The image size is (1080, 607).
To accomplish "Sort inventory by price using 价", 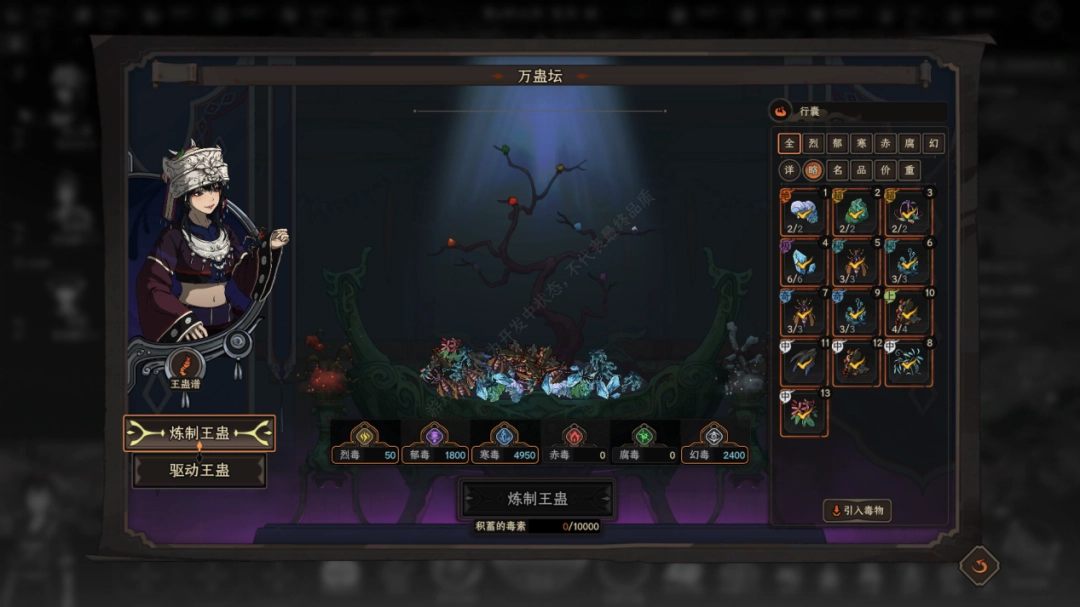I will [886, 169].
